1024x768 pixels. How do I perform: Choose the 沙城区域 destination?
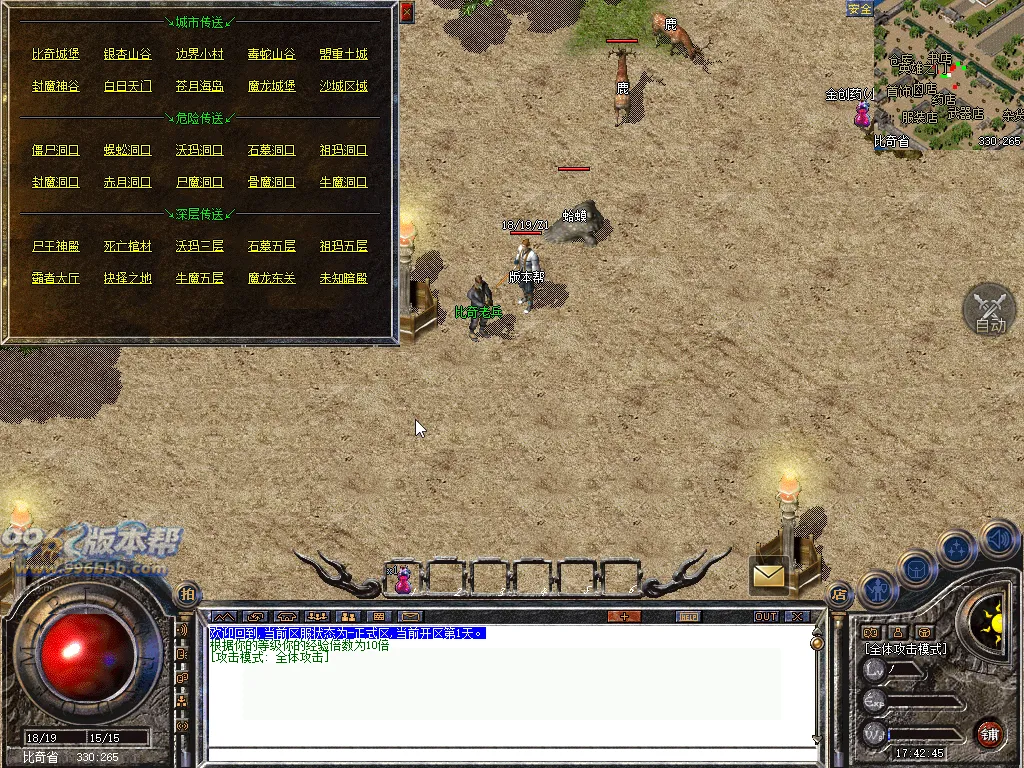(x=343, y=86)
